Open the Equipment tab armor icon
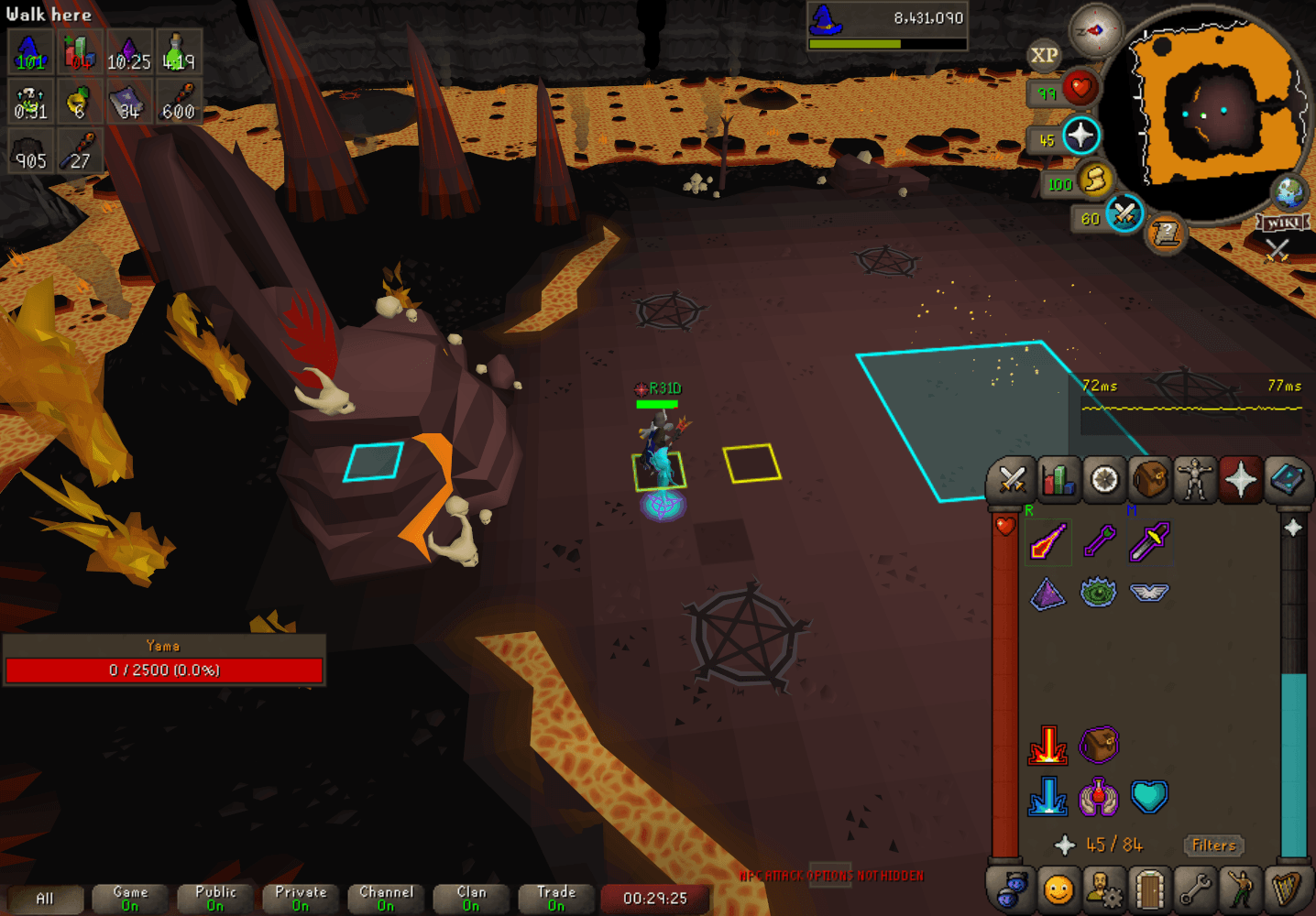The image size is (1316, 916). click(1195, 479)
